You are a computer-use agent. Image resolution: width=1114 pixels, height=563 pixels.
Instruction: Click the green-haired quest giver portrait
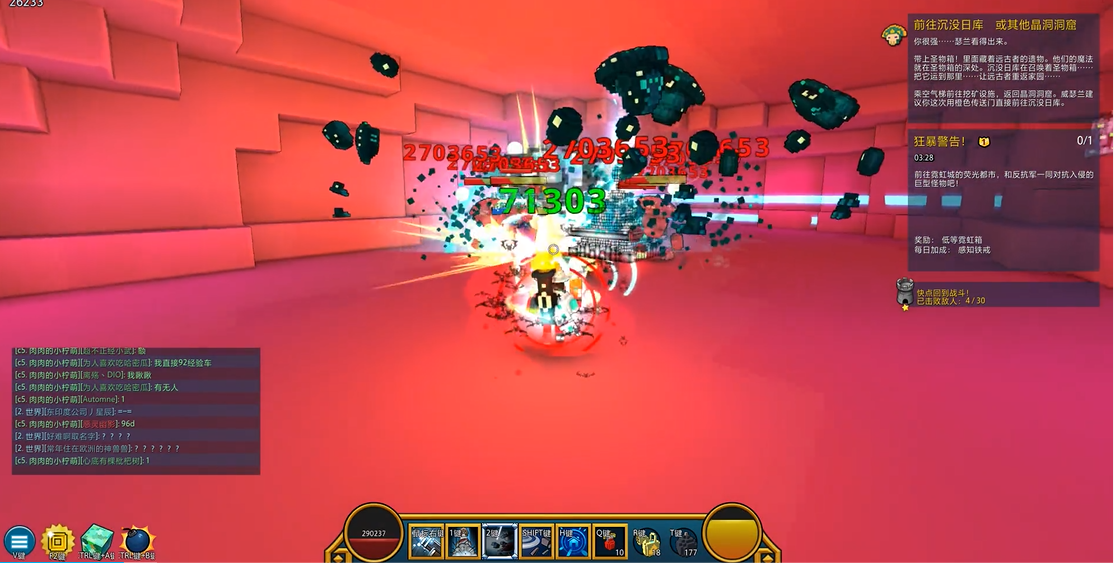click(893, 37)
